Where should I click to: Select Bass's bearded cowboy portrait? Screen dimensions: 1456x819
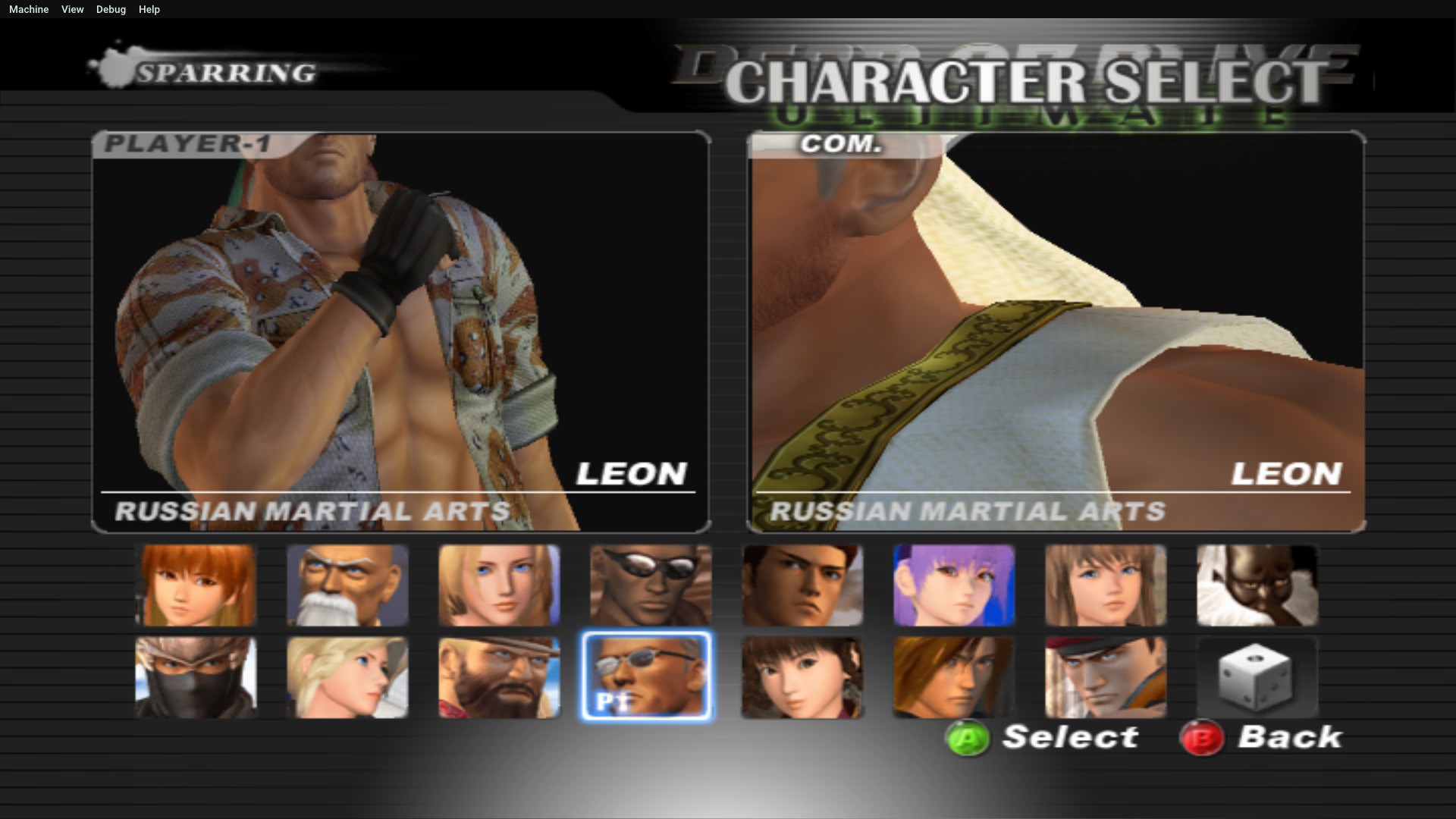coord(499,676)
